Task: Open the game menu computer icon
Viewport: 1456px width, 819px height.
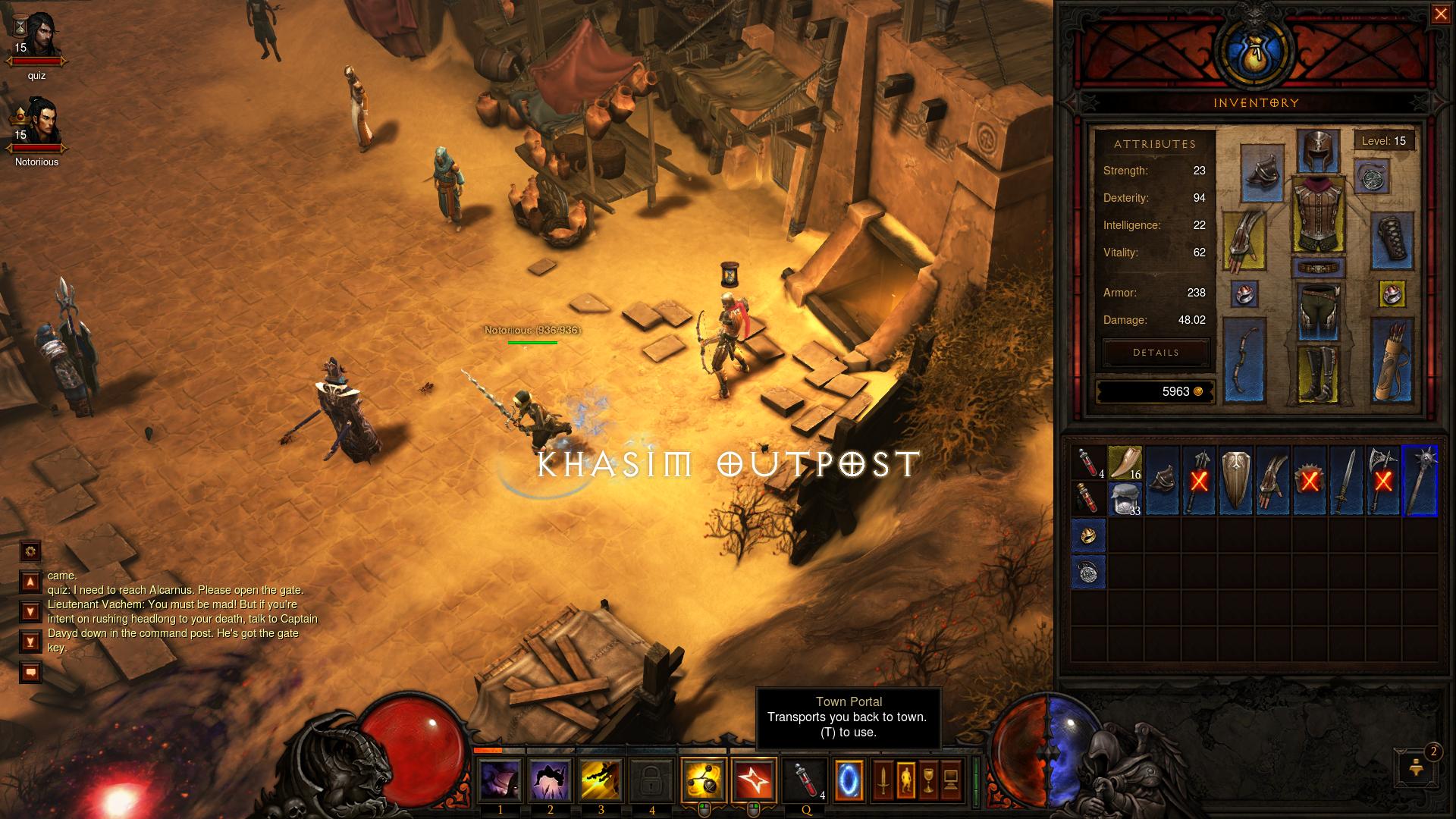Action: [952, 779]
